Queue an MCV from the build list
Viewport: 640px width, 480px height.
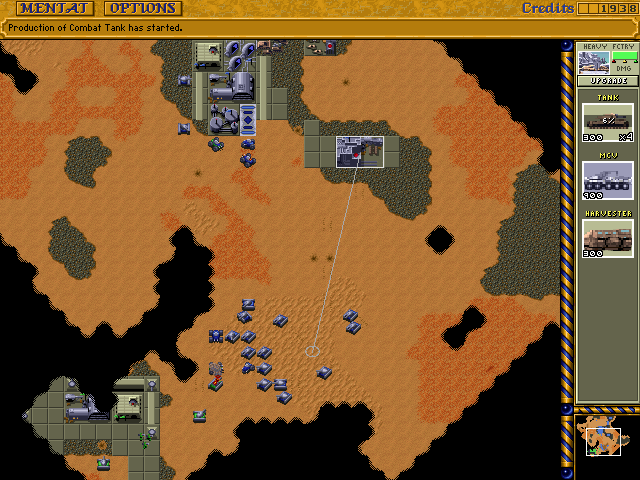coord(608,181)
